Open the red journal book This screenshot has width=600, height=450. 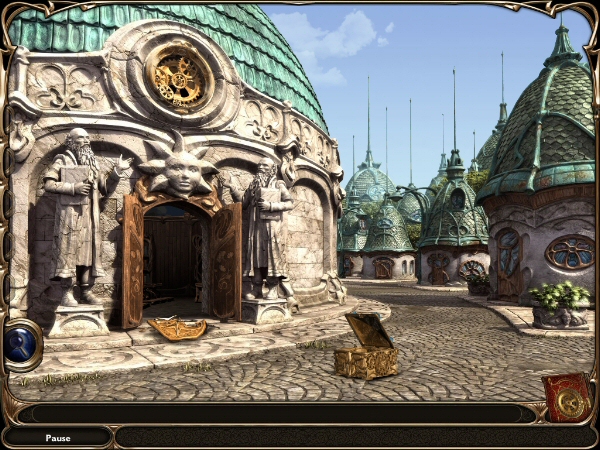[567, 398]
